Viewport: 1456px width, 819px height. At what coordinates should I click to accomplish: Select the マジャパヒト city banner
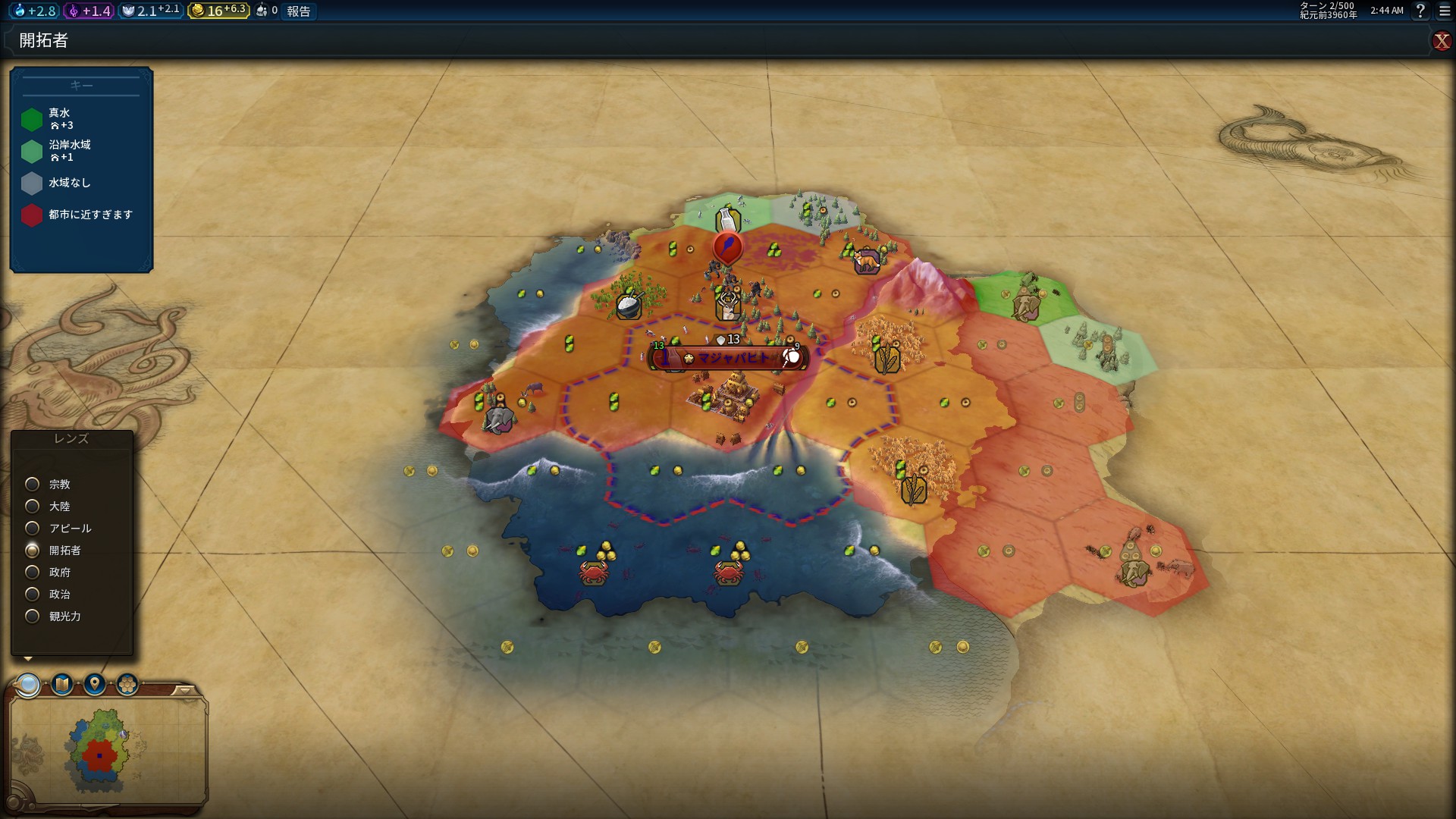tap(730, 358)
